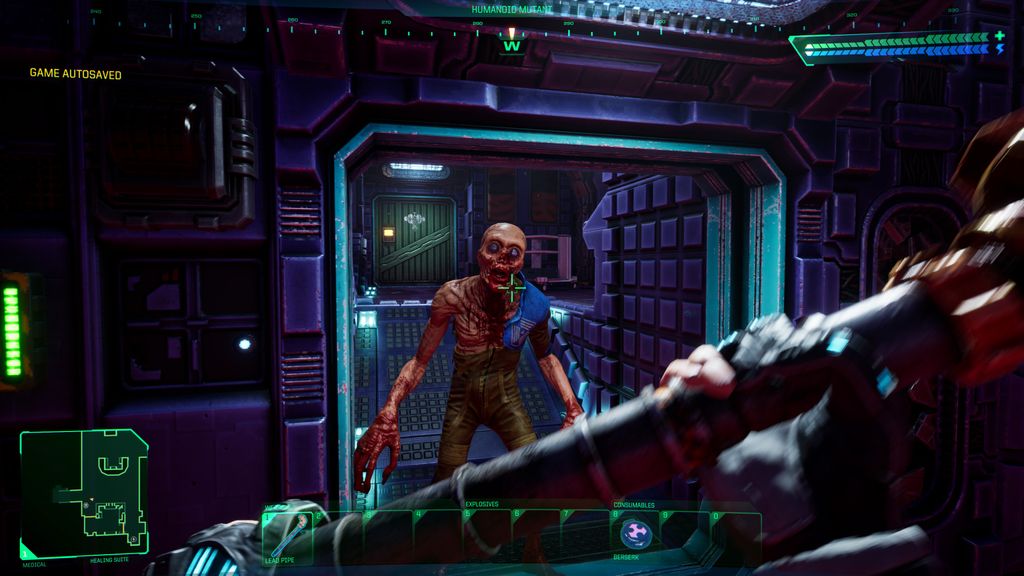Open the Medical level minimap
This screenshot has width=1024, height=576.
[84, 493]
